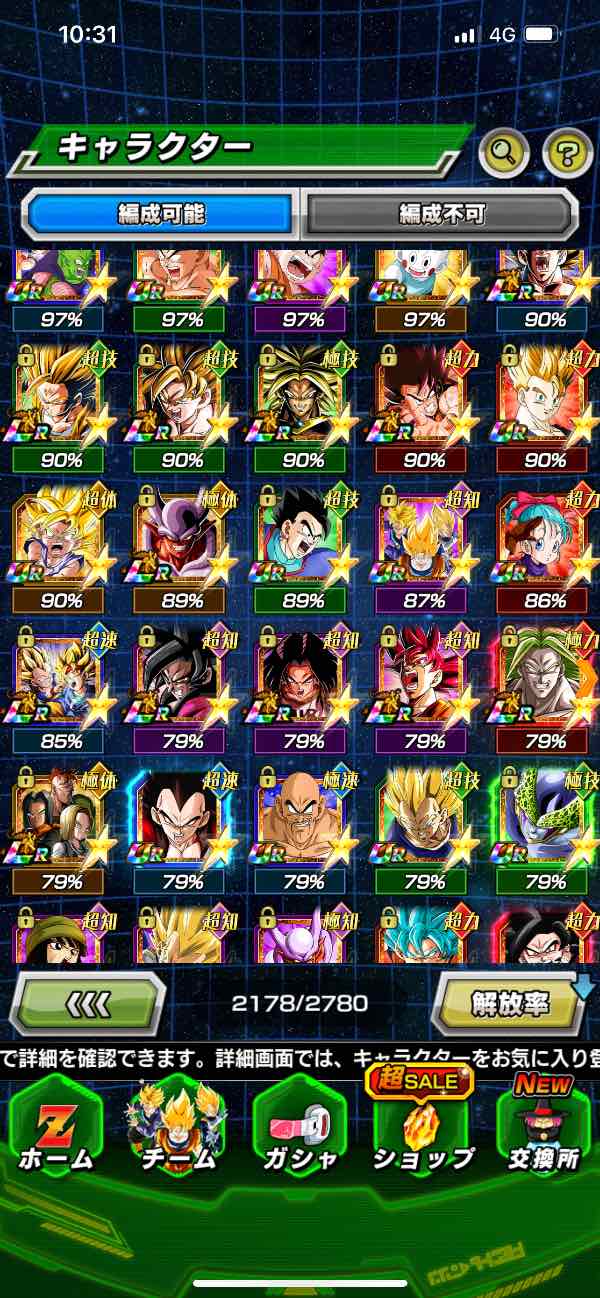Screen dimensions: 600x1298
Task: Select the bald Nappa character card
Action: 302,820
